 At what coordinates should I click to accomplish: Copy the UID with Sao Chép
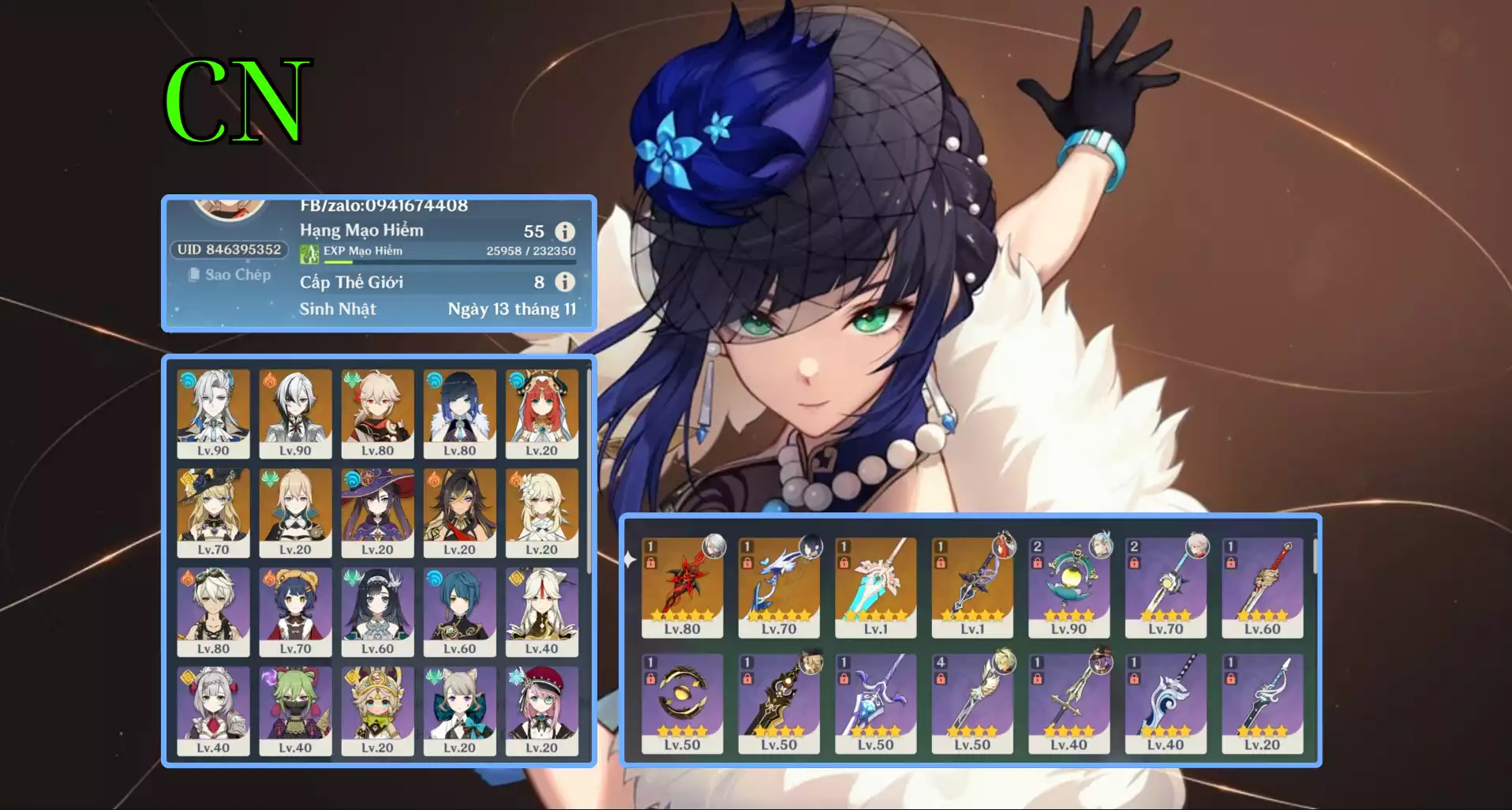pos(230,275)
